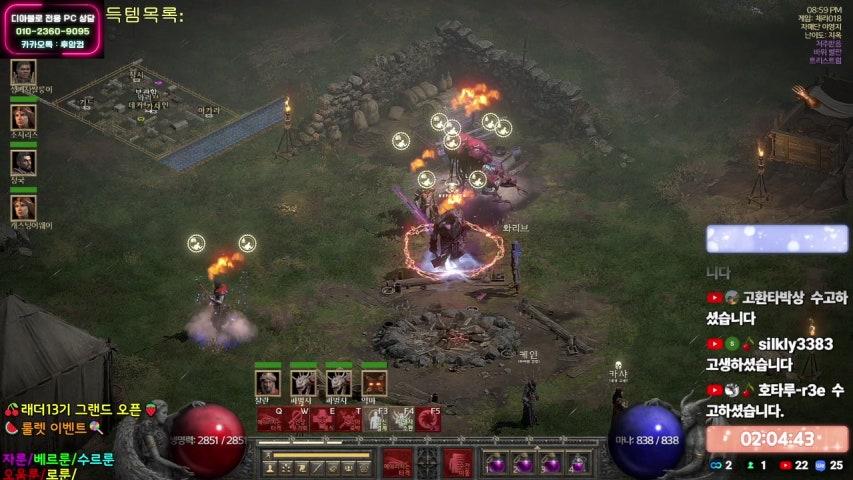Use the skill icon labeled W
853x480 pixels.
[x=296, y=419]
